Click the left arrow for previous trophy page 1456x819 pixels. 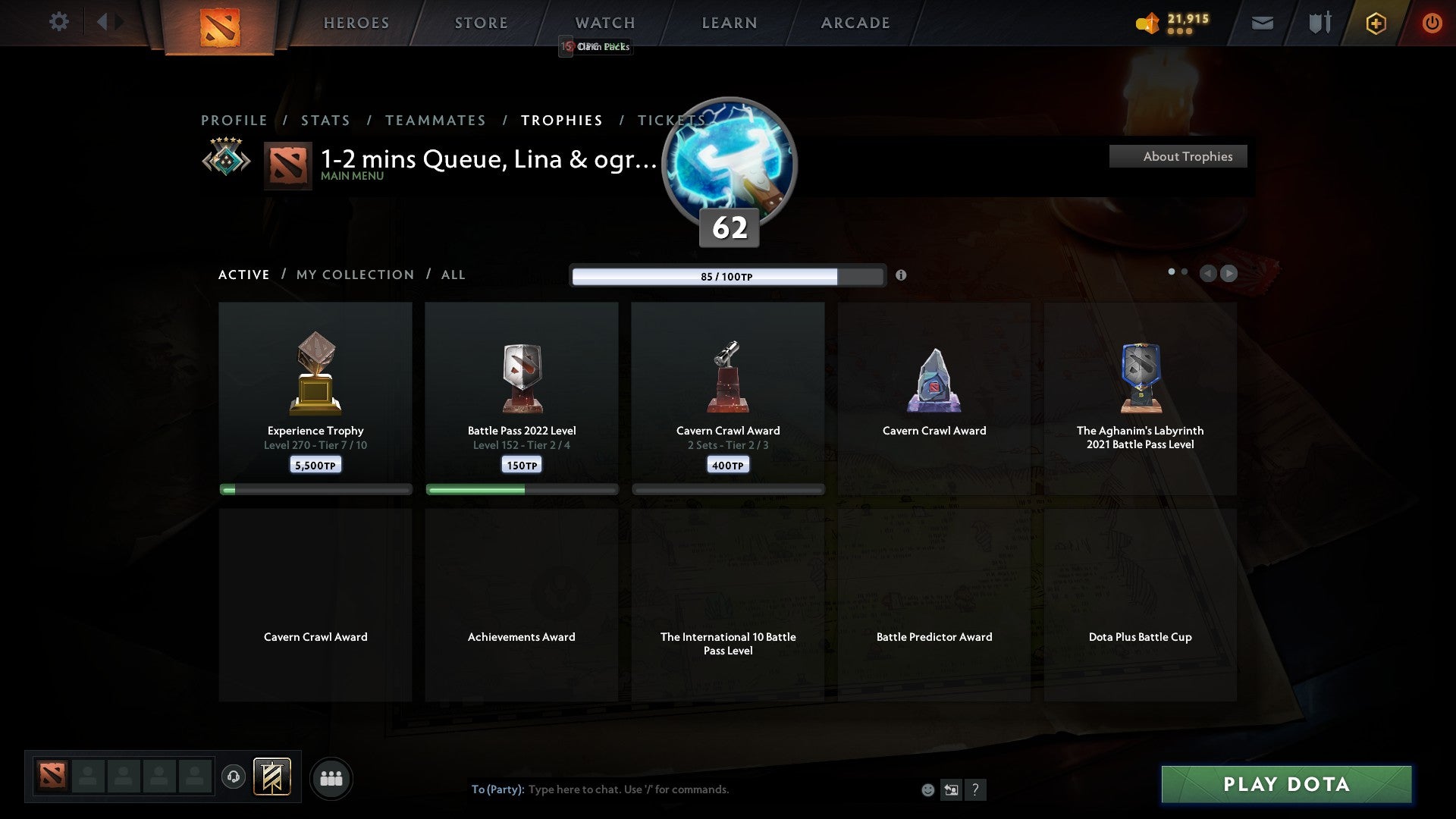[x=1207, y=274]
